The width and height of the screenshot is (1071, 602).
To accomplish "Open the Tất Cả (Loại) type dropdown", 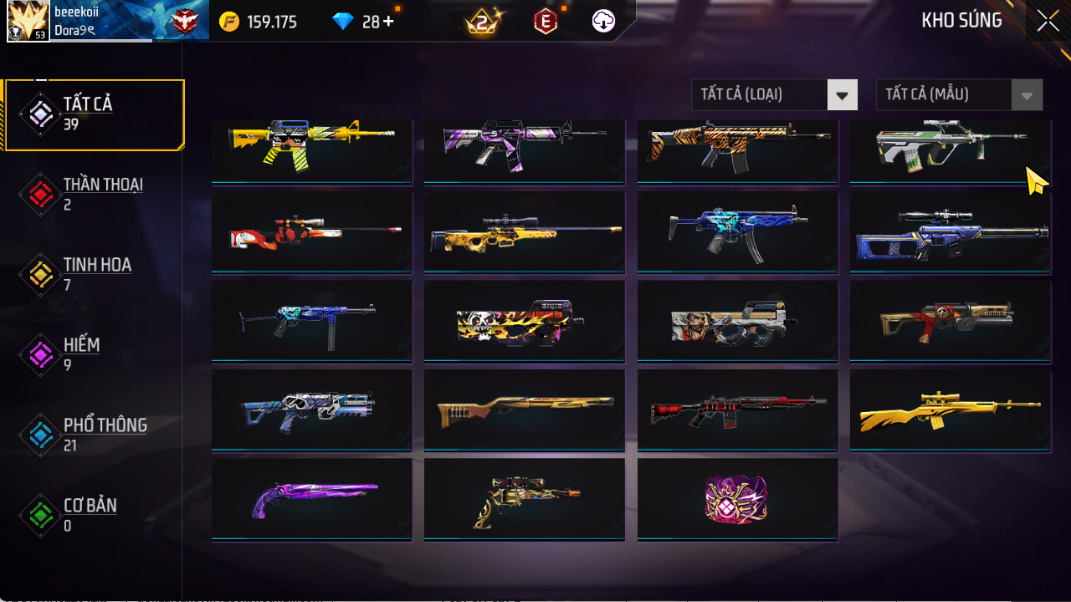I will coord(774,95).
